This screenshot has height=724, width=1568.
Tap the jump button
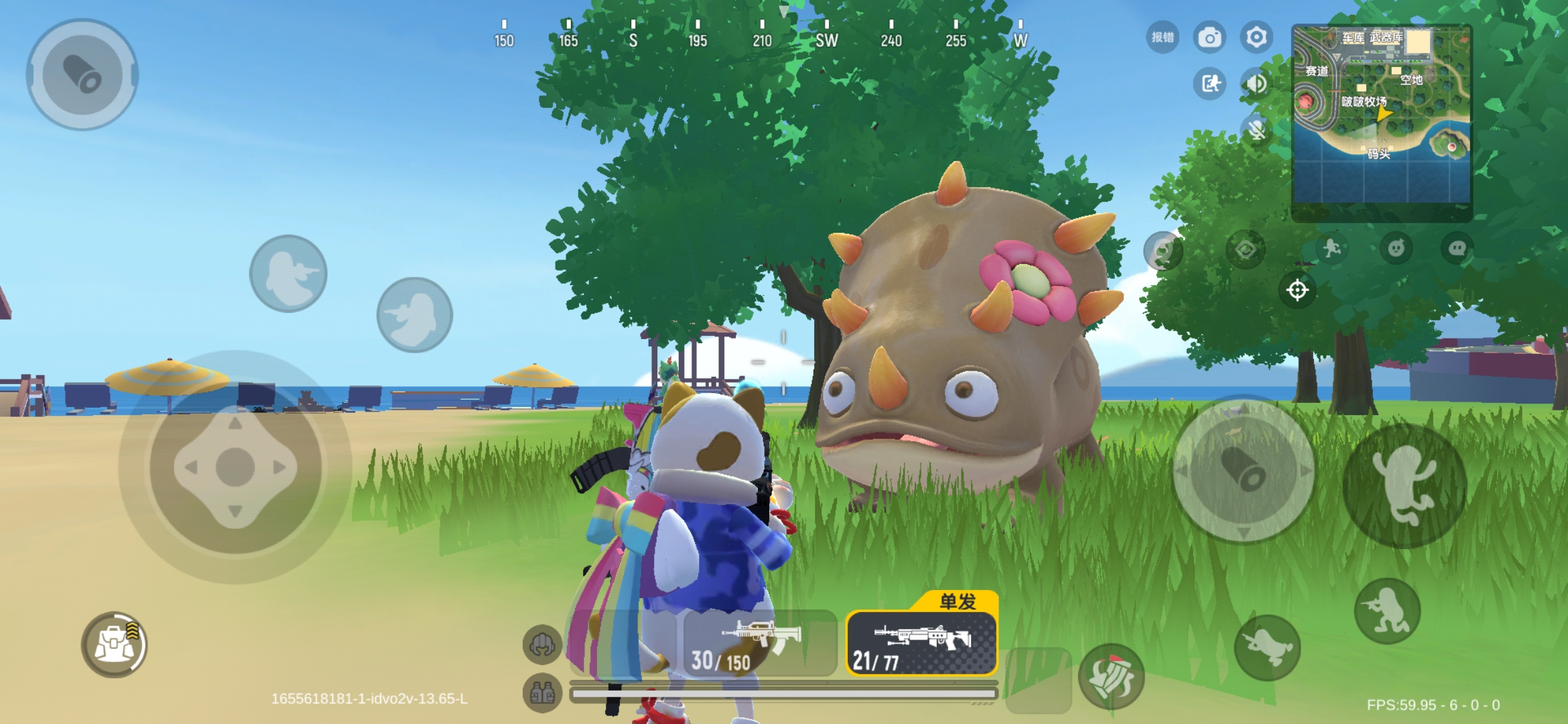click(1404, 486)
